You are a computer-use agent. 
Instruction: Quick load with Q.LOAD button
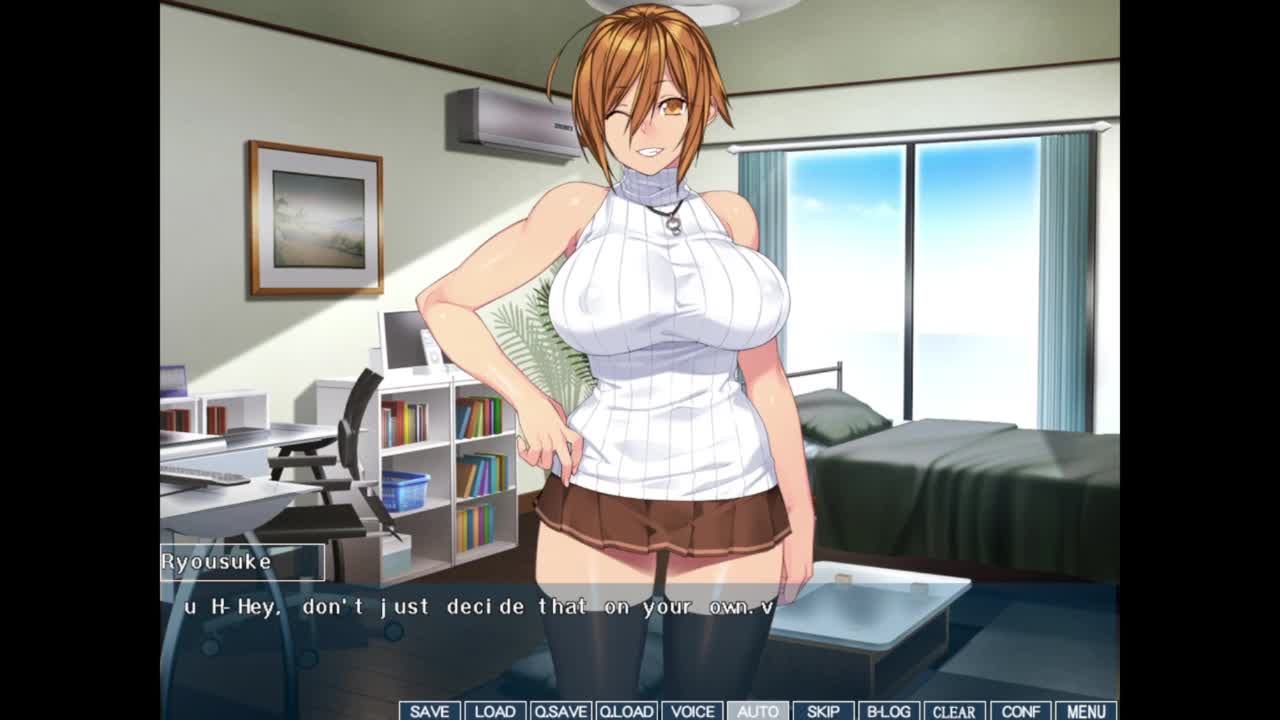(626, 711)
